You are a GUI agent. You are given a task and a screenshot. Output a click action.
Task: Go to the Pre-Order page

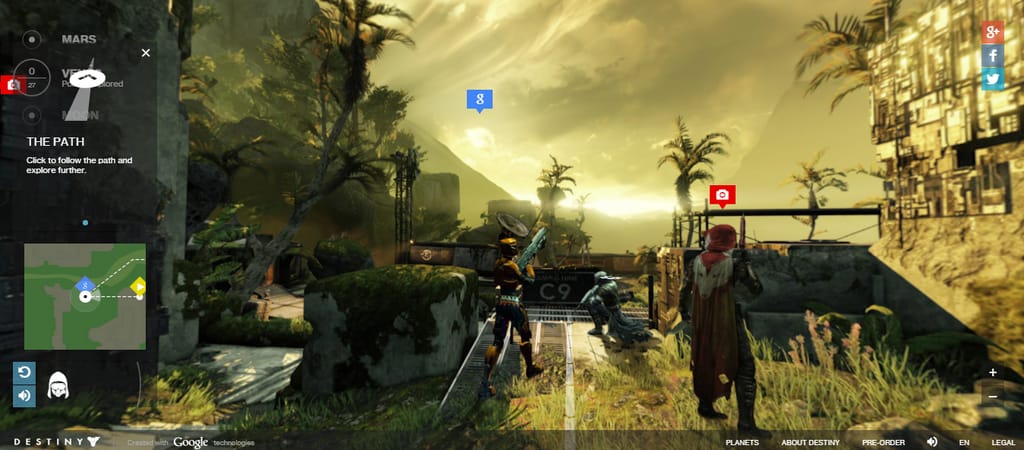pos(883,442)
